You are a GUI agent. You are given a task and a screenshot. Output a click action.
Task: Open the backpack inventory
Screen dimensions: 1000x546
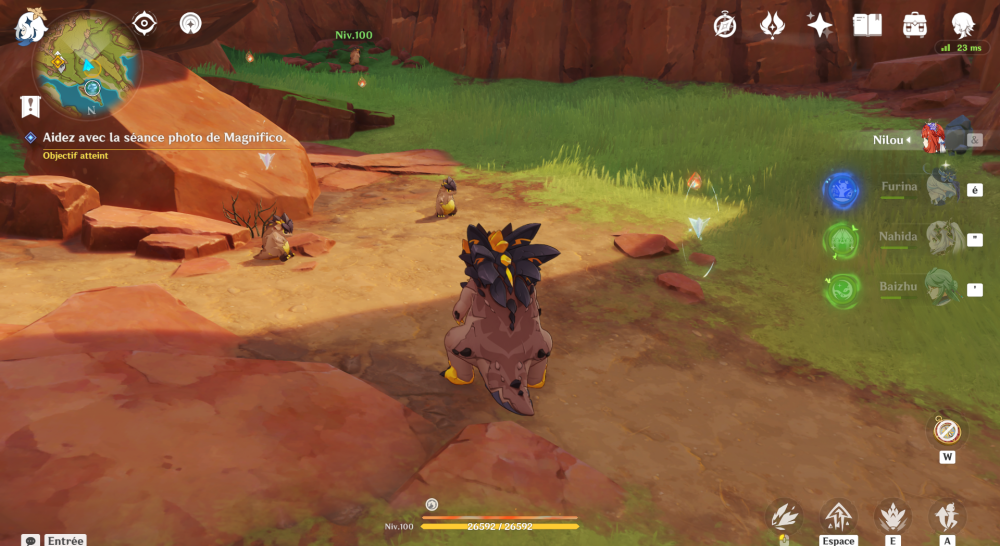(914, 25)
